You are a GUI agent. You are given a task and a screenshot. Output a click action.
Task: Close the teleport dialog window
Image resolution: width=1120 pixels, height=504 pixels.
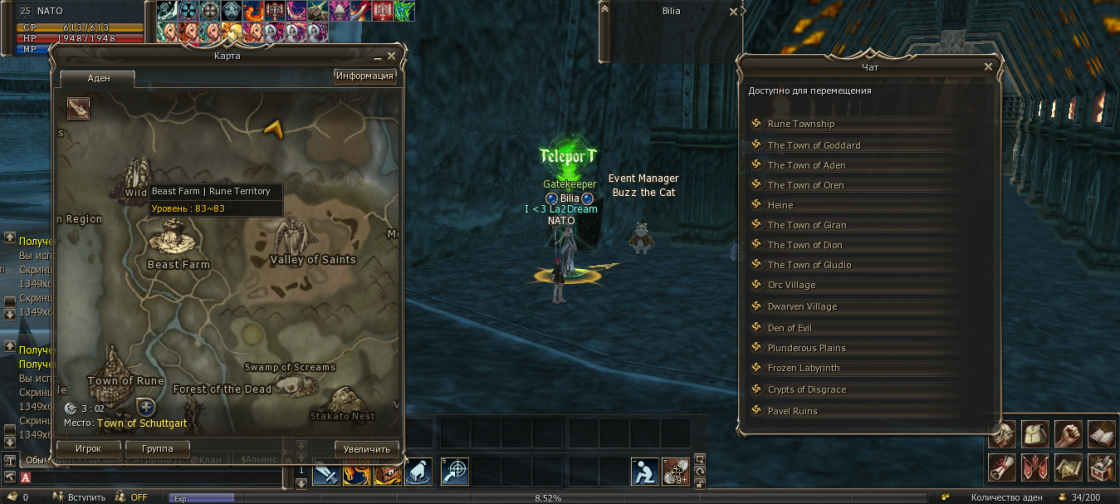click(x=988, y=67)
